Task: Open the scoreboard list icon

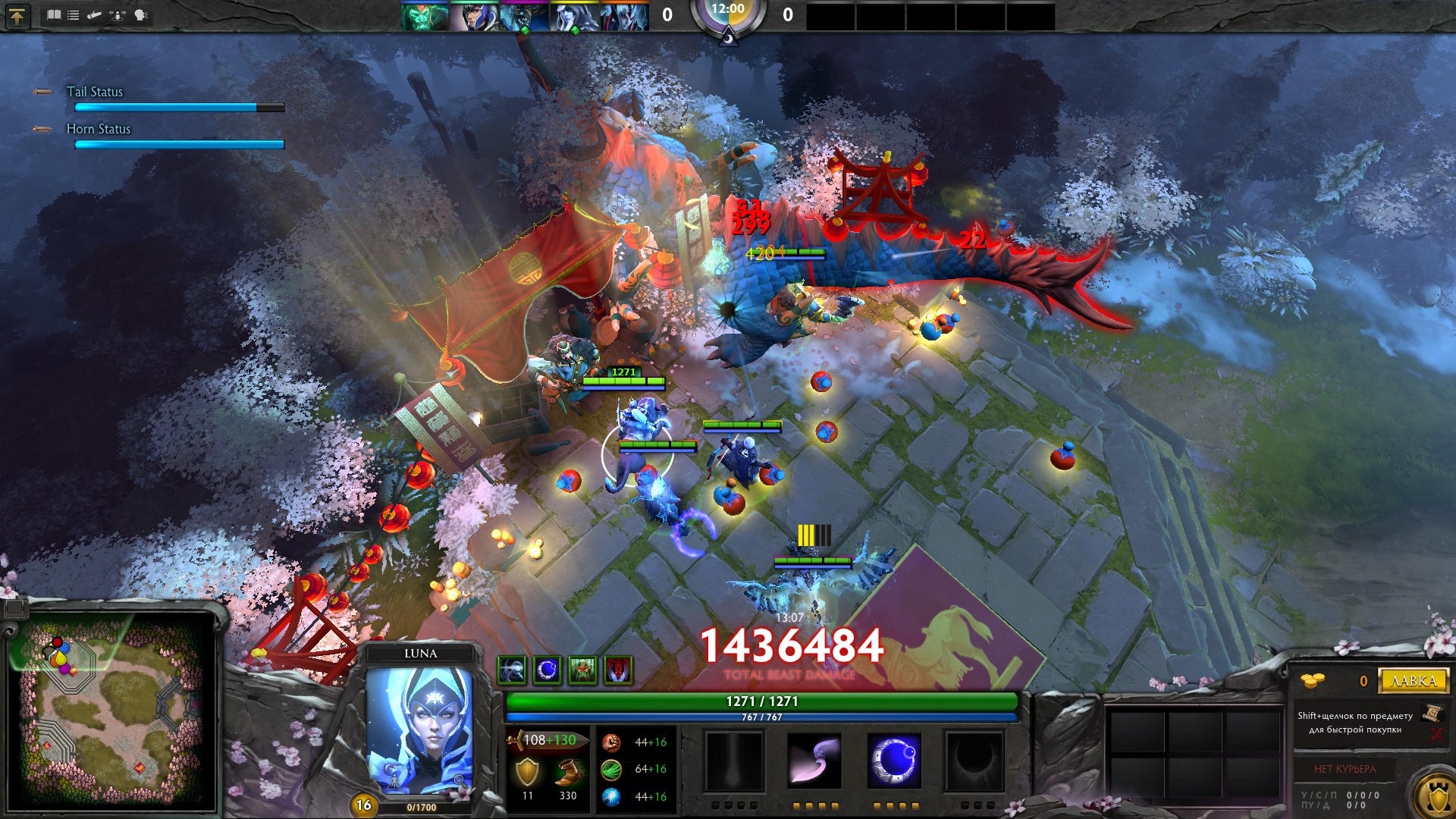Action: (74, 15)
